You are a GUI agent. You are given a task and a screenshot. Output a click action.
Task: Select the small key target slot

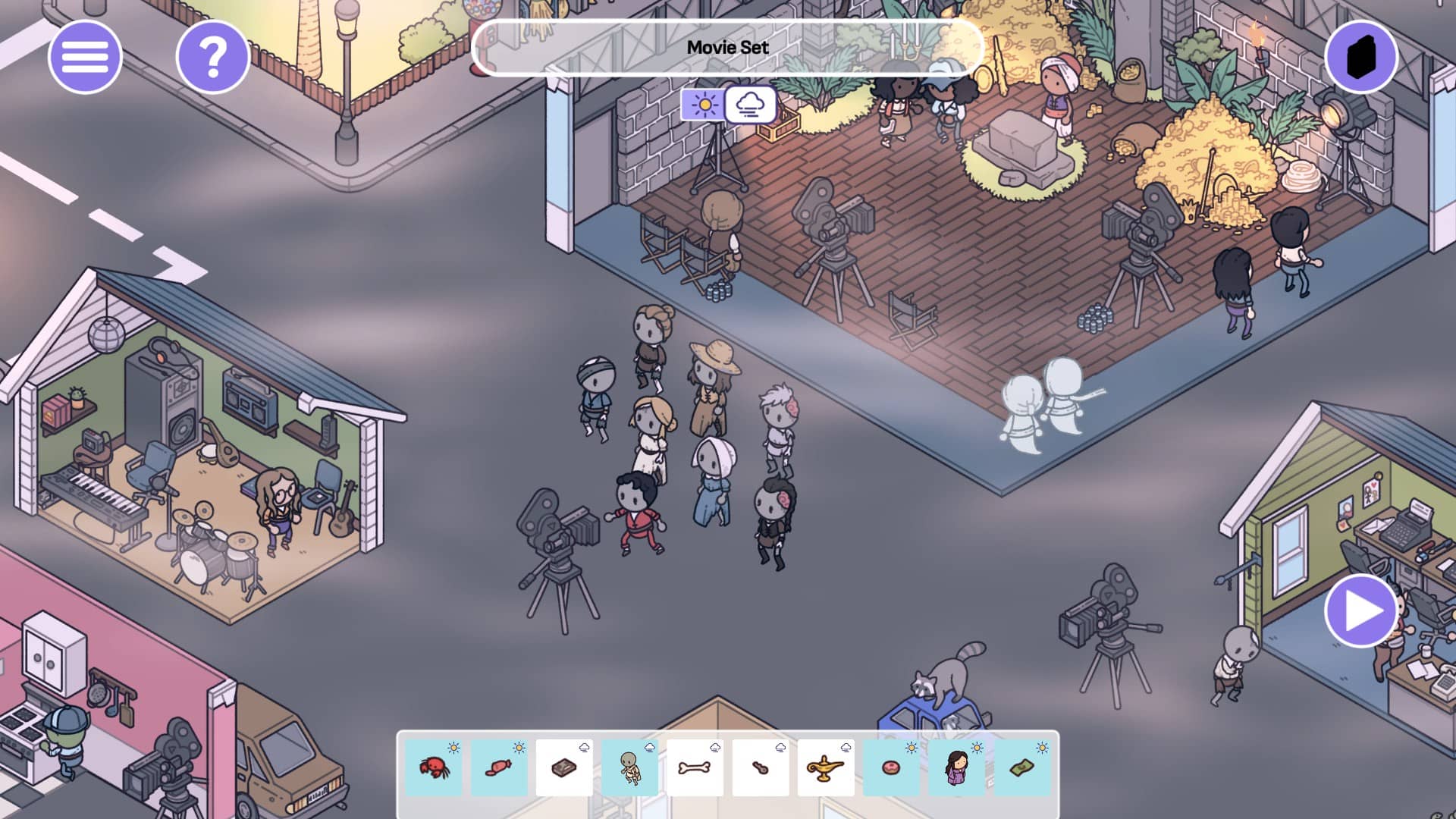click(x=761, y=767)
